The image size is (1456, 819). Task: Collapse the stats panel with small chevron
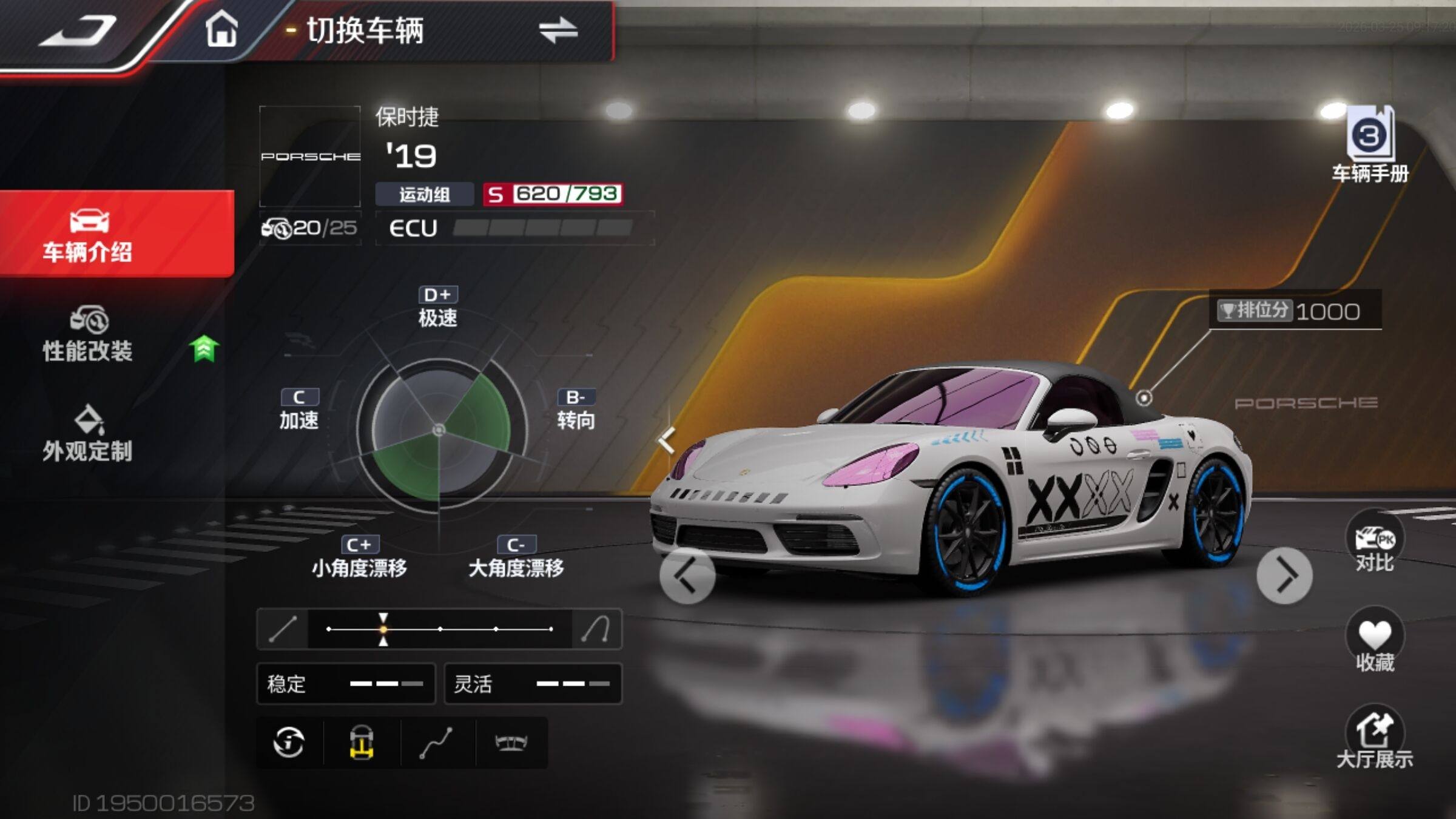tap(667, 440)
